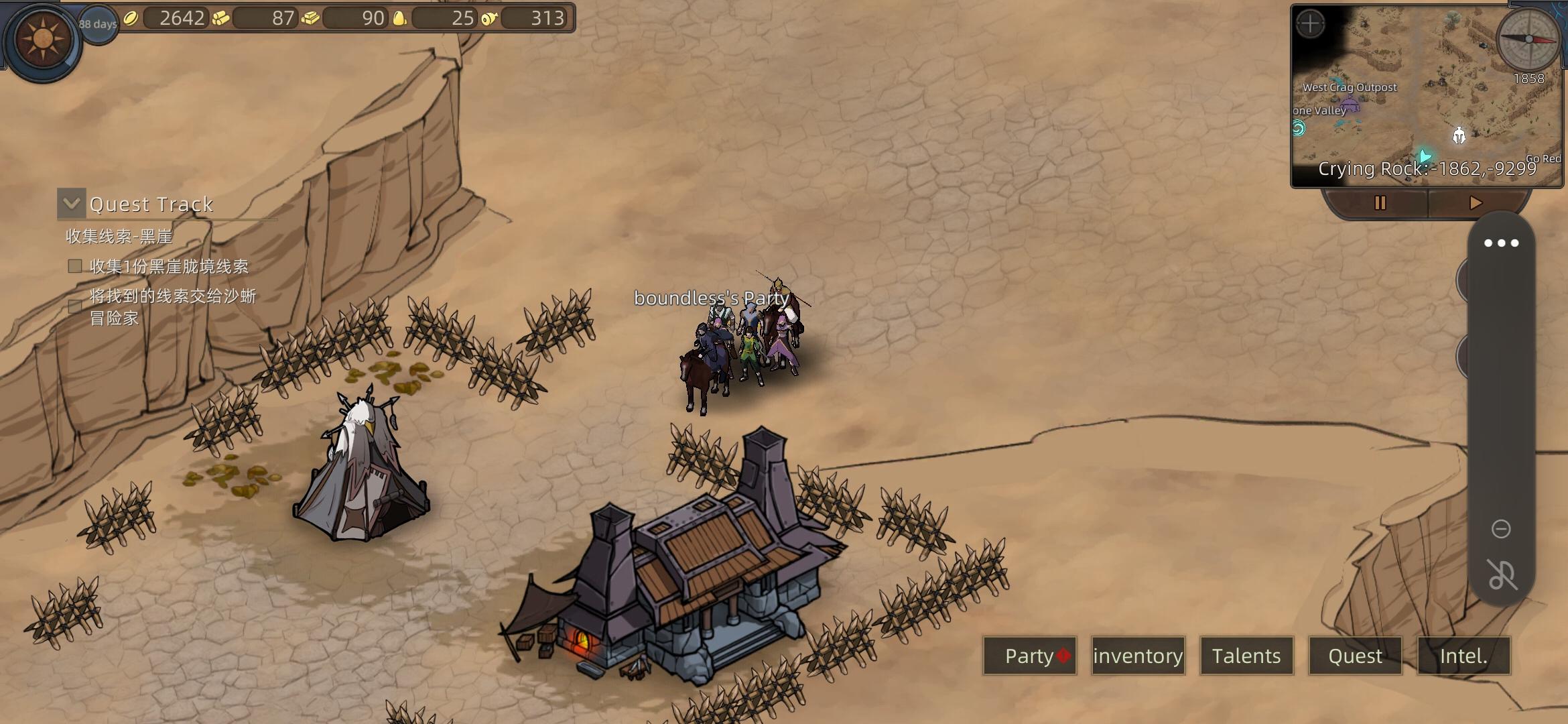Select the white helmet marker on minimap

tap(1459, 135)
